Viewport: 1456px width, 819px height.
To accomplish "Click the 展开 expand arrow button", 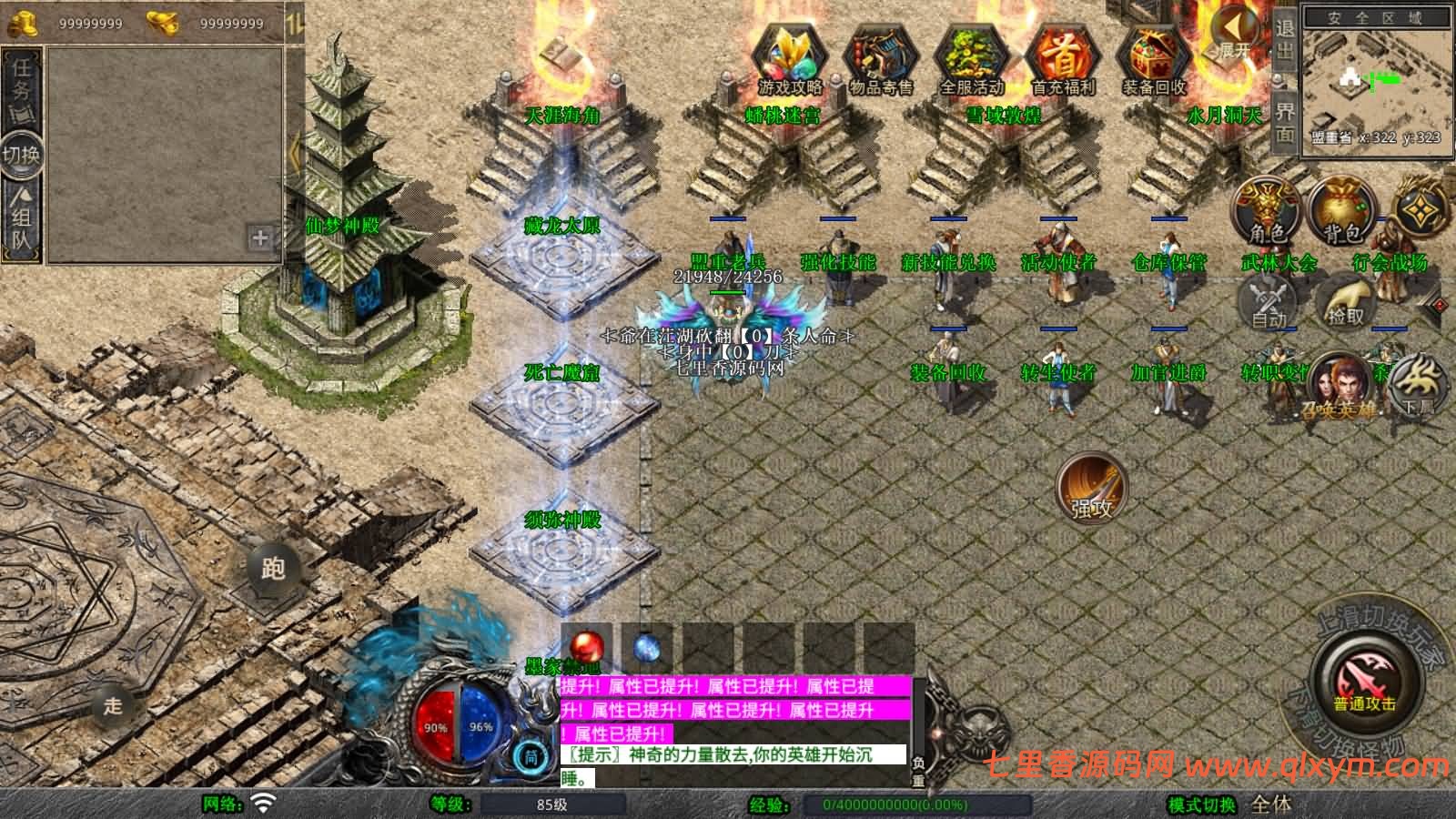I will click(1233, 36).
